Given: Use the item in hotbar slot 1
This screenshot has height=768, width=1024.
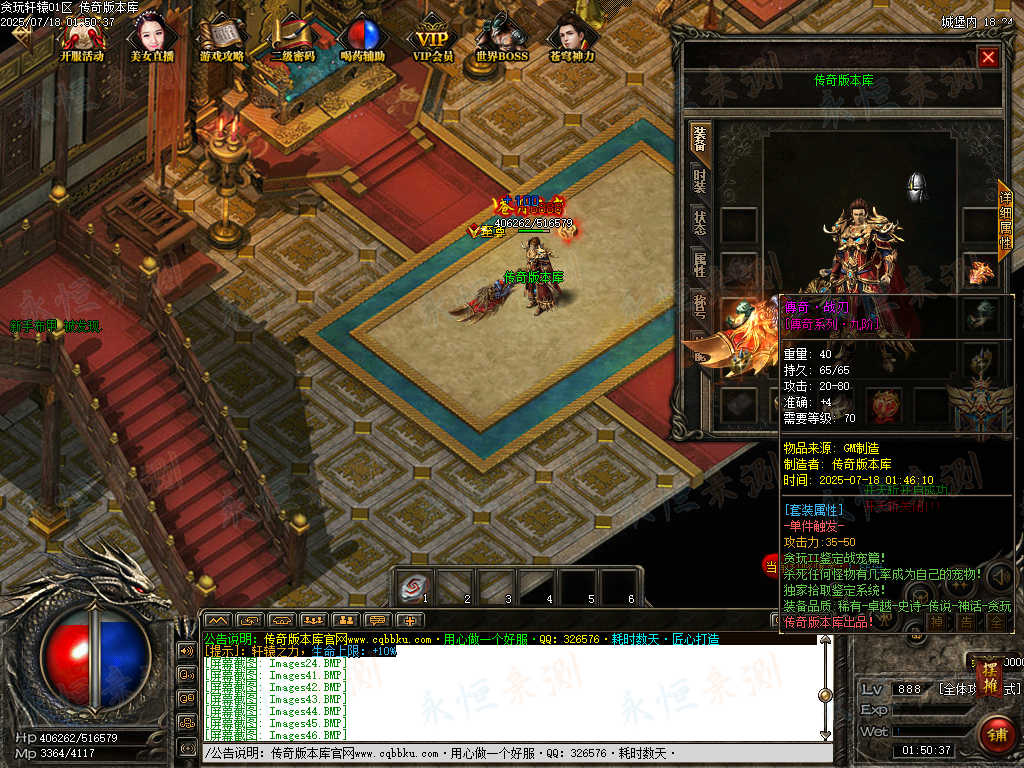Looking at the screenshot, I should click(x=411, y=587).
